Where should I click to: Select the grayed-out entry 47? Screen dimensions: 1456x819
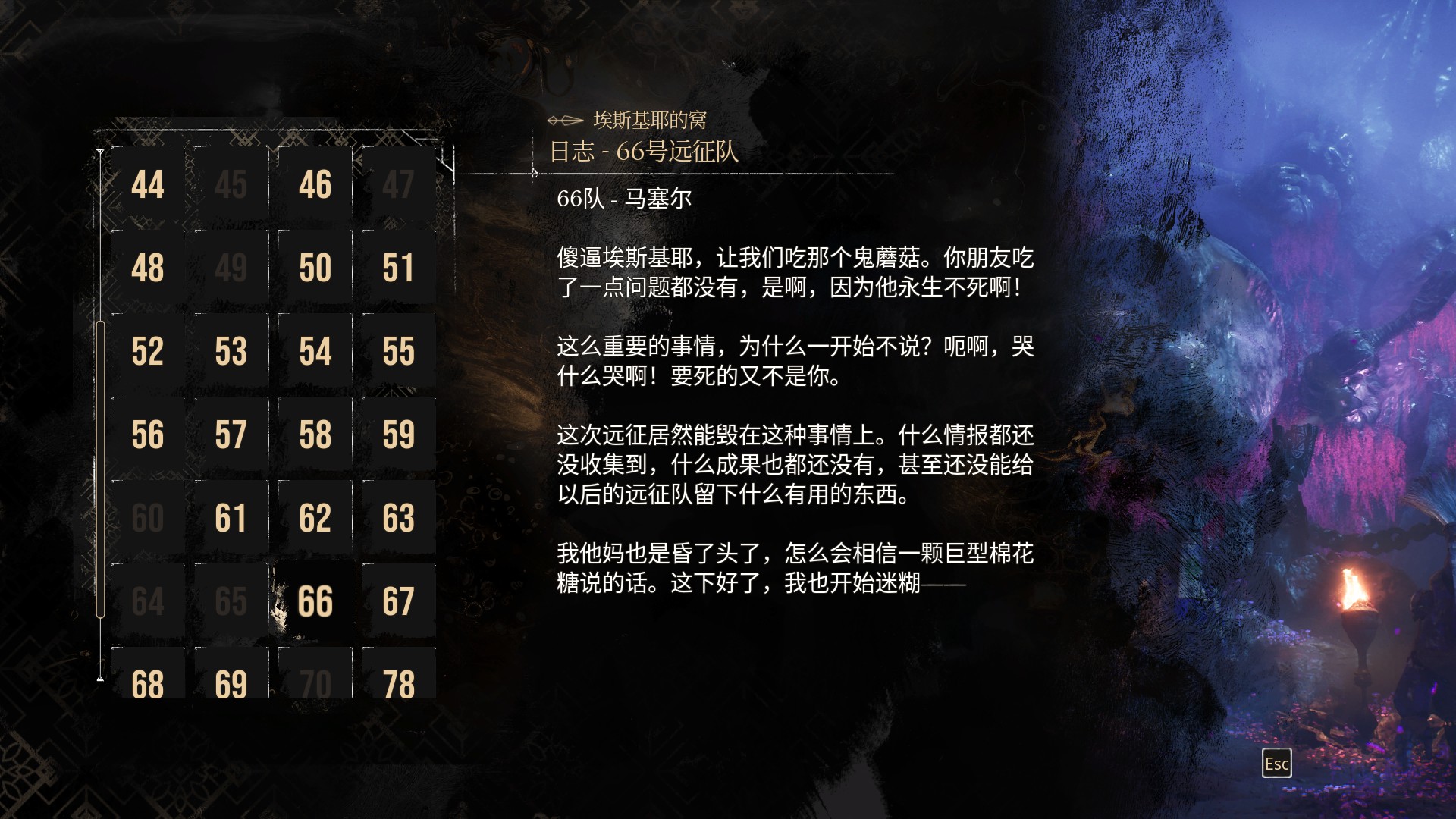coord(399,184)
